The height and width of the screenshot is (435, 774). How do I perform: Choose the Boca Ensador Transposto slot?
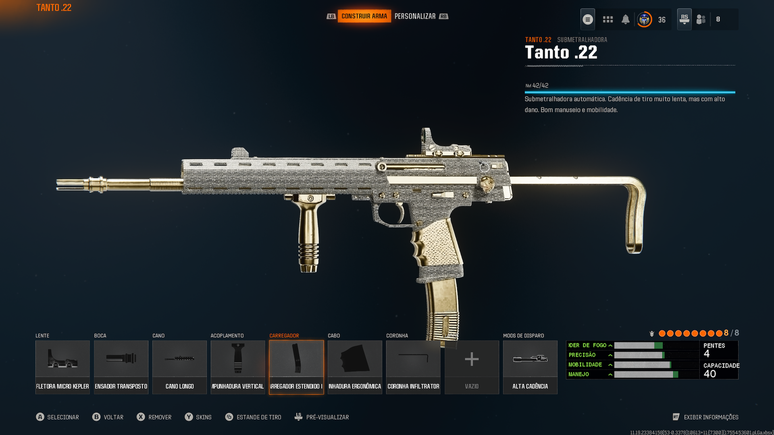[x=121, y=366]
